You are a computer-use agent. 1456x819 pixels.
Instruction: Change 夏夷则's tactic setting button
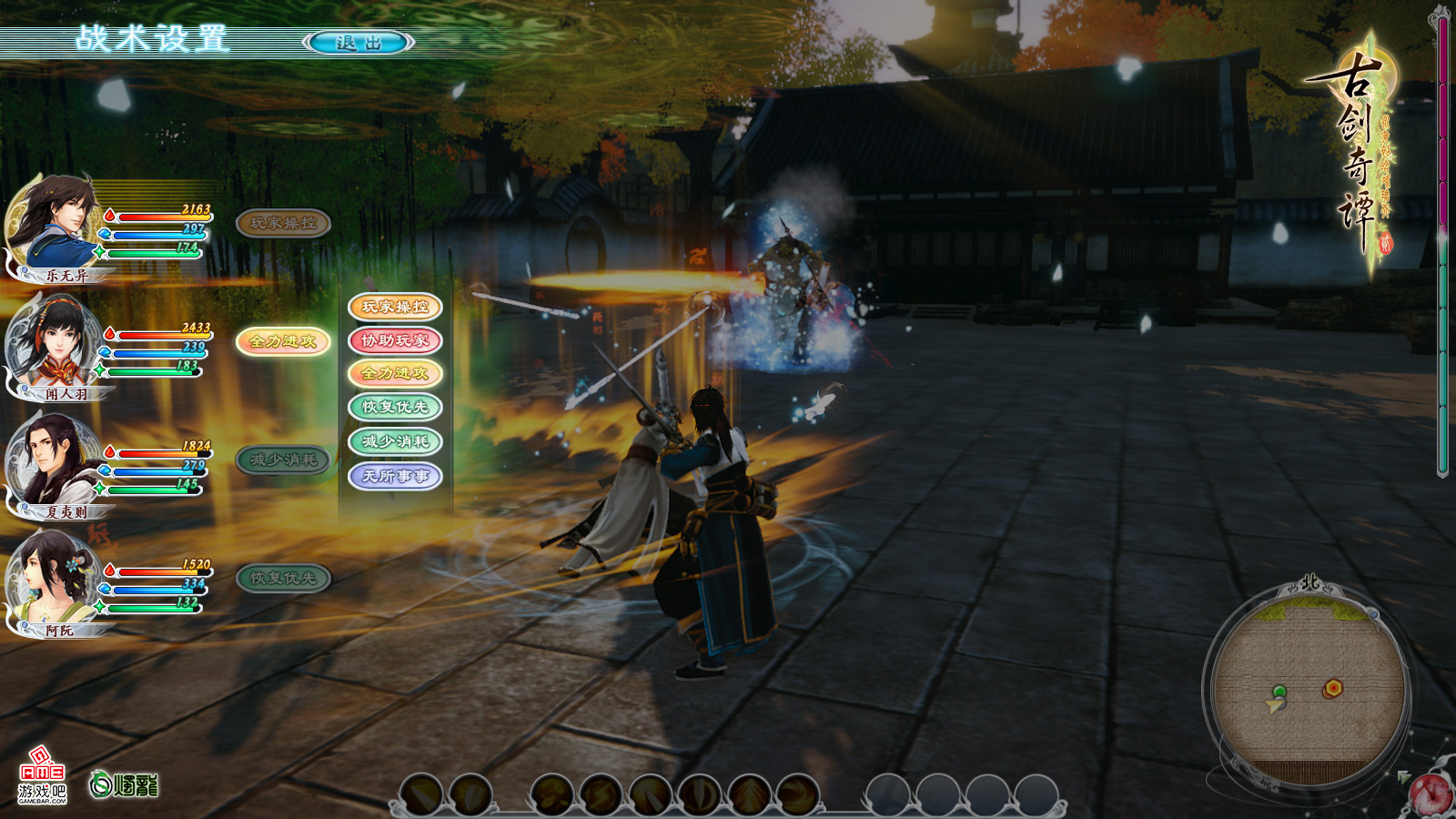[x=282, y=460]
